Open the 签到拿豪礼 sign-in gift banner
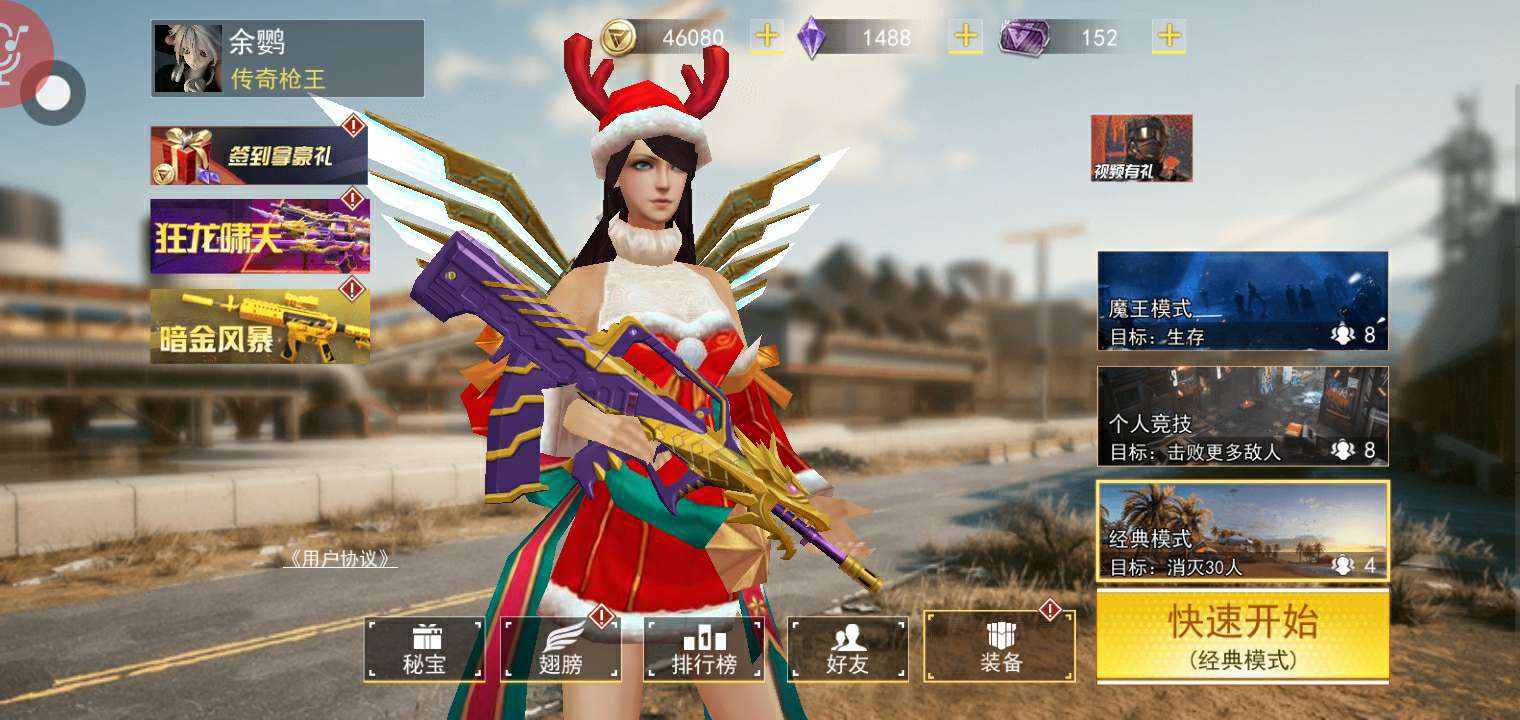1520x720 pixels. [x=259, y=155]
